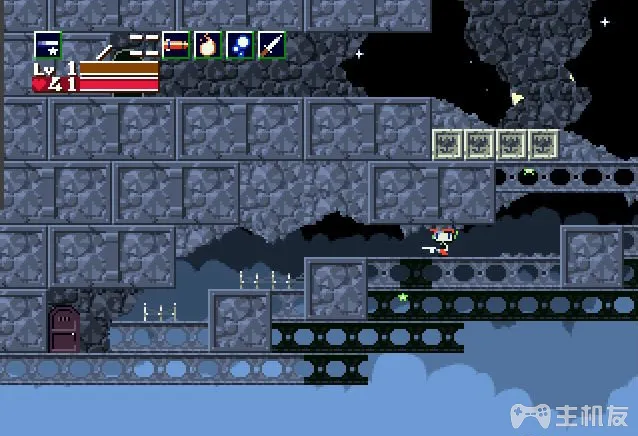The image size is (638, 436).
Task: Select the equipped Polar Star weapon icon
Action: tap(47, 45)
